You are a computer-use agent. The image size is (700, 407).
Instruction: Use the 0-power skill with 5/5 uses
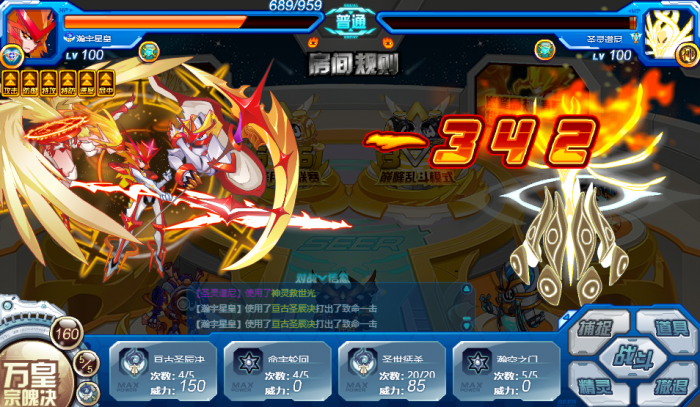(x=503, y=370)
